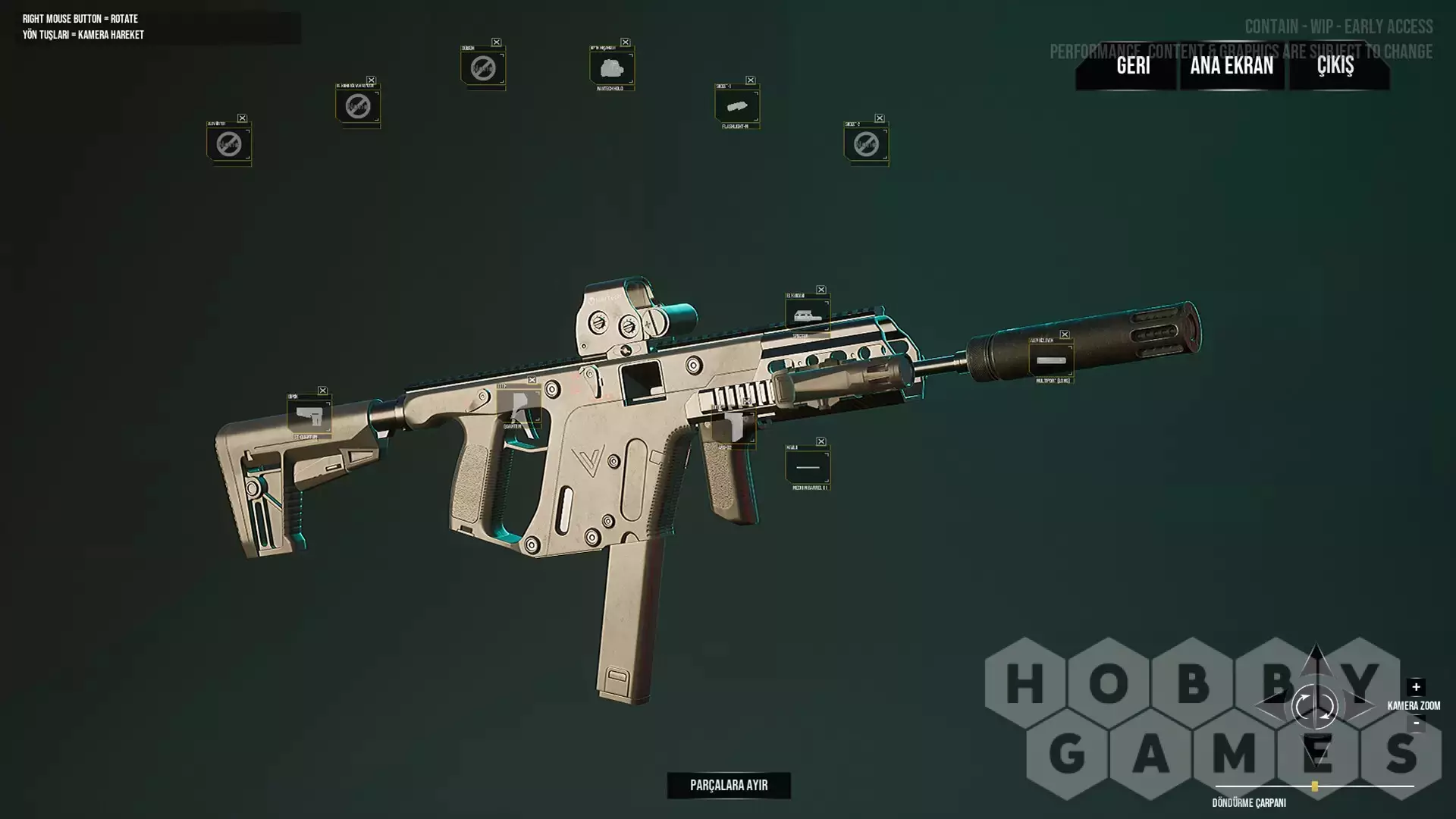
Task: Remove the Navtech Holo sight with X
Action: tap(626, 42)
